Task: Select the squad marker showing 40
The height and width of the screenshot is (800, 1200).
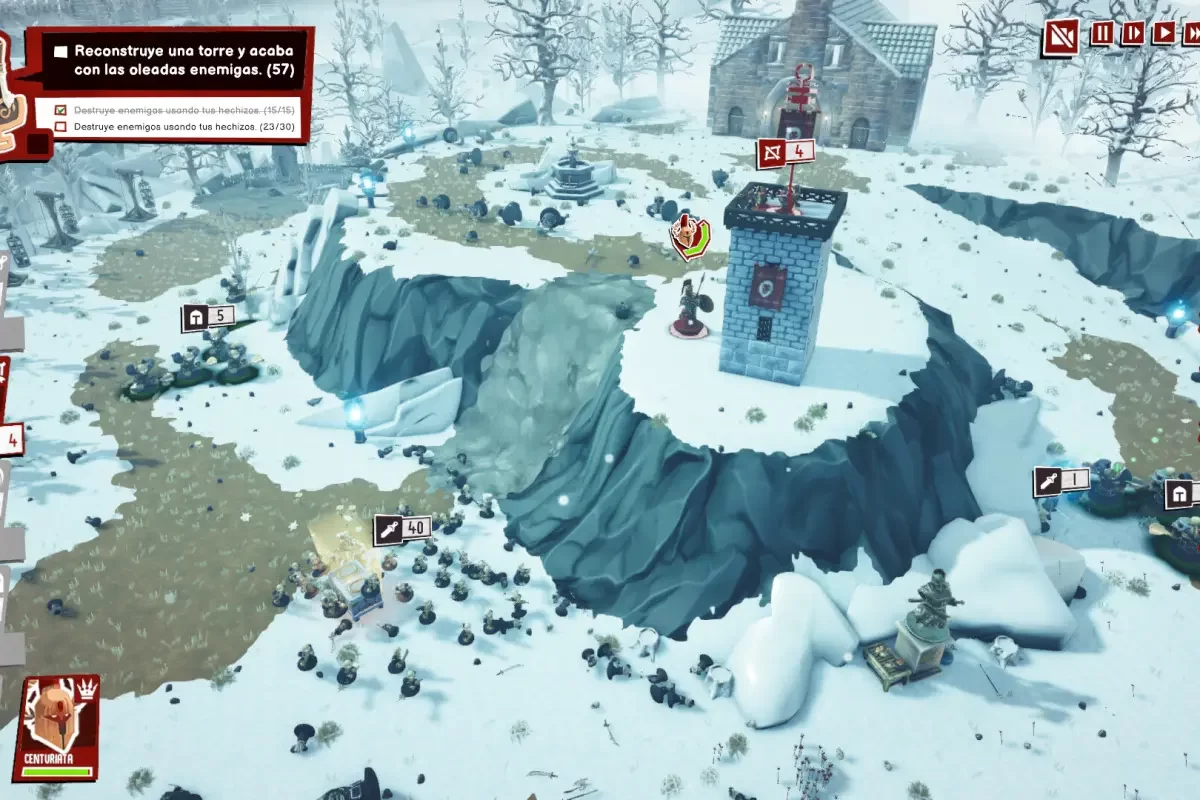Action: (403, 528)
